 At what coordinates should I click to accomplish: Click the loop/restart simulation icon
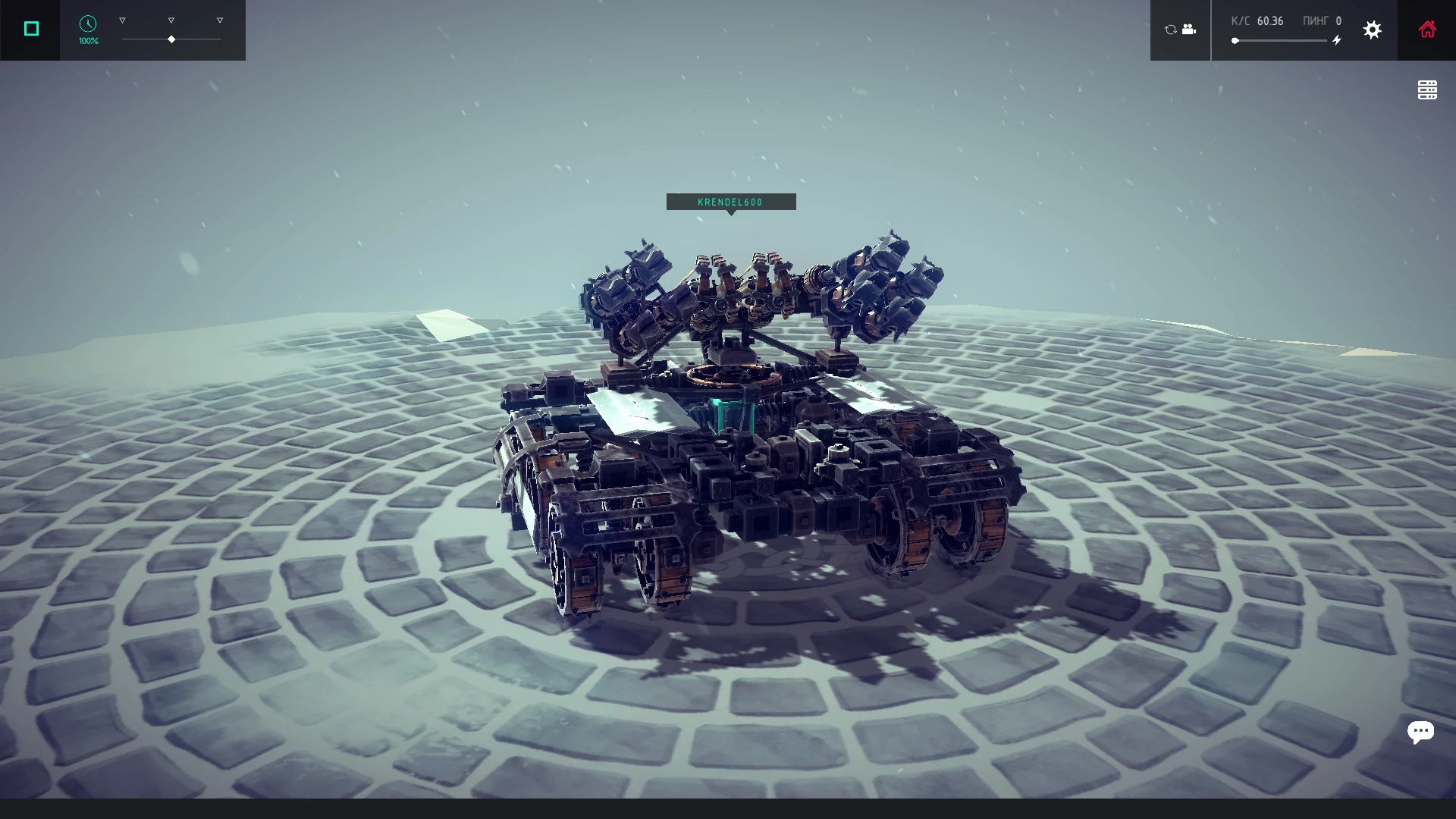pyautogui.click(x=1170, y=30)
